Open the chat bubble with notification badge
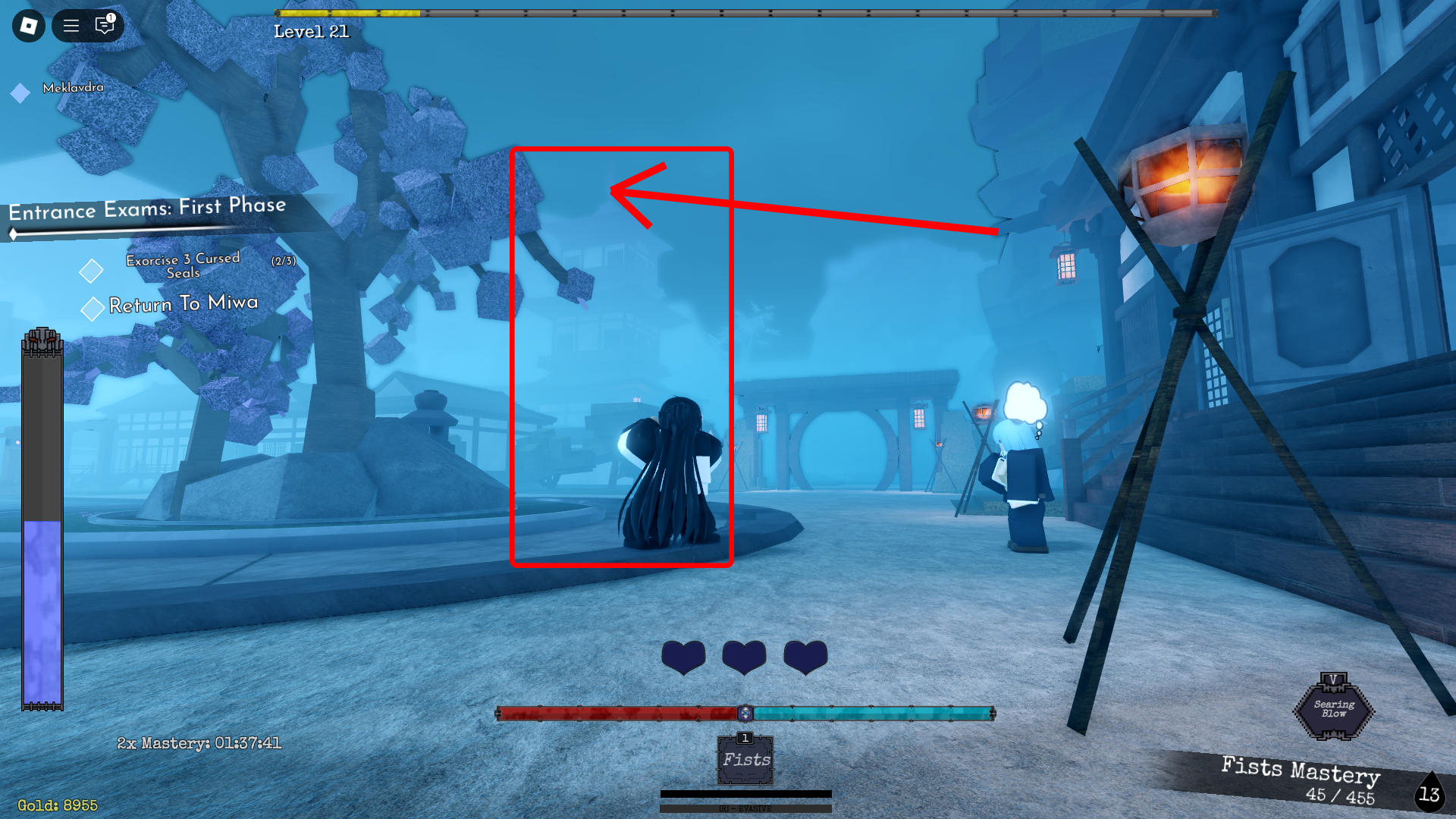Screen dimensions: 1456x819 [x=104, y=25]
